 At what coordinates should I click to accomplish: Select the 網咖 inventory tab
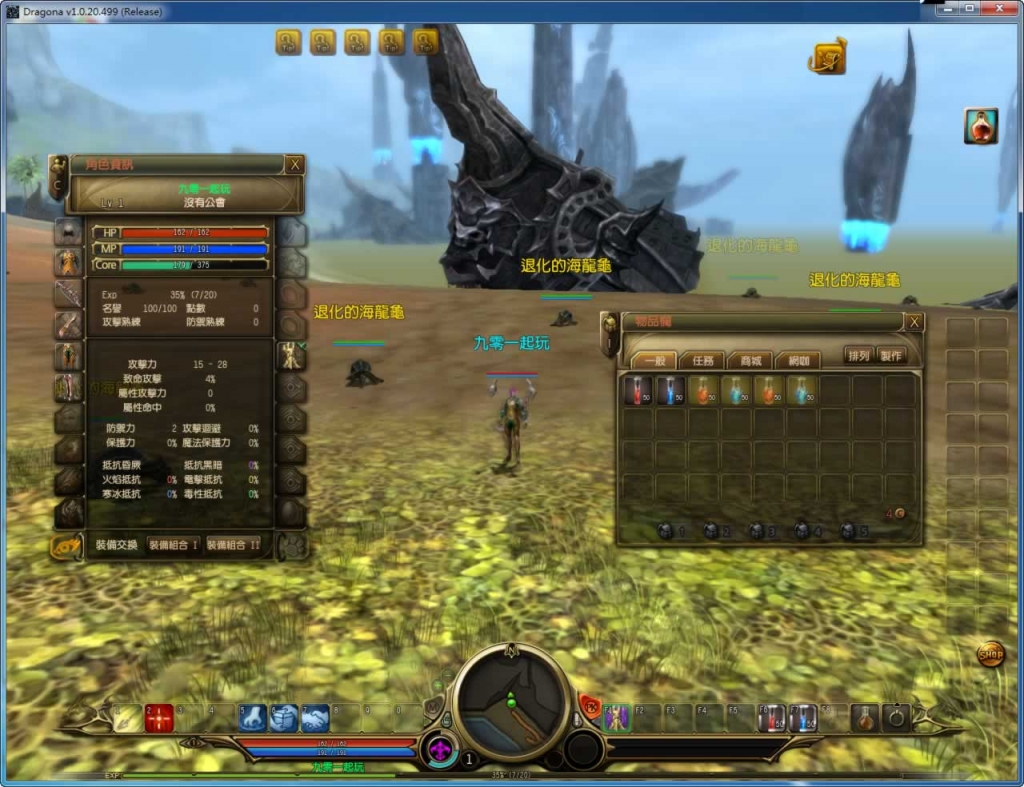(797, 360)
